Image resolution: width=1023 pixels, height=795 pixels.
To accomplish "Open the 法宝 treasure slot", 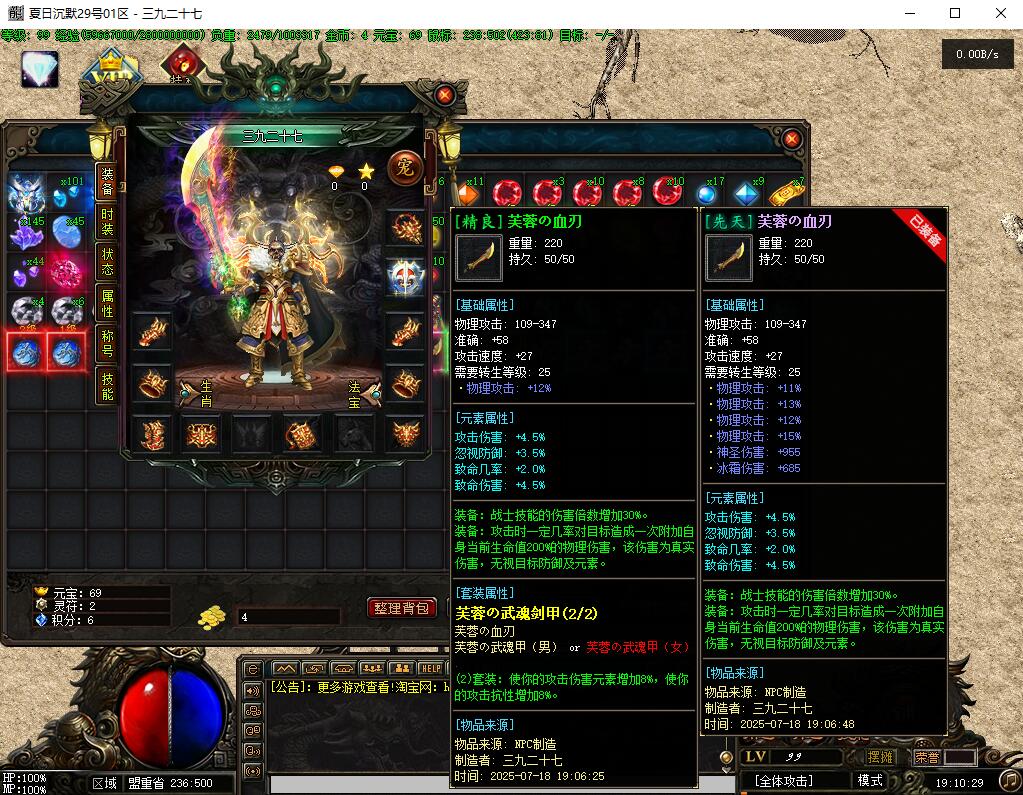I will [363, 393].
